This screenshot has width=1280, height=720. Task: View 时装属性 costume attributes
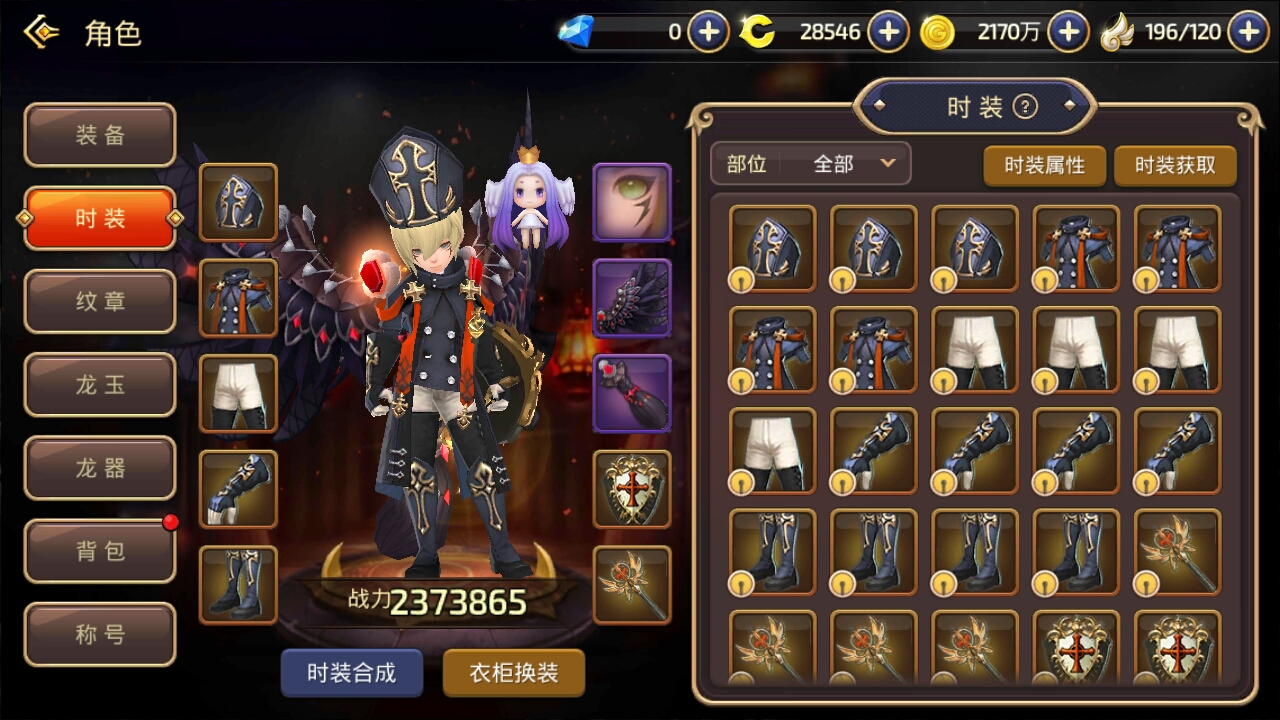click(x=1044, y=165)
